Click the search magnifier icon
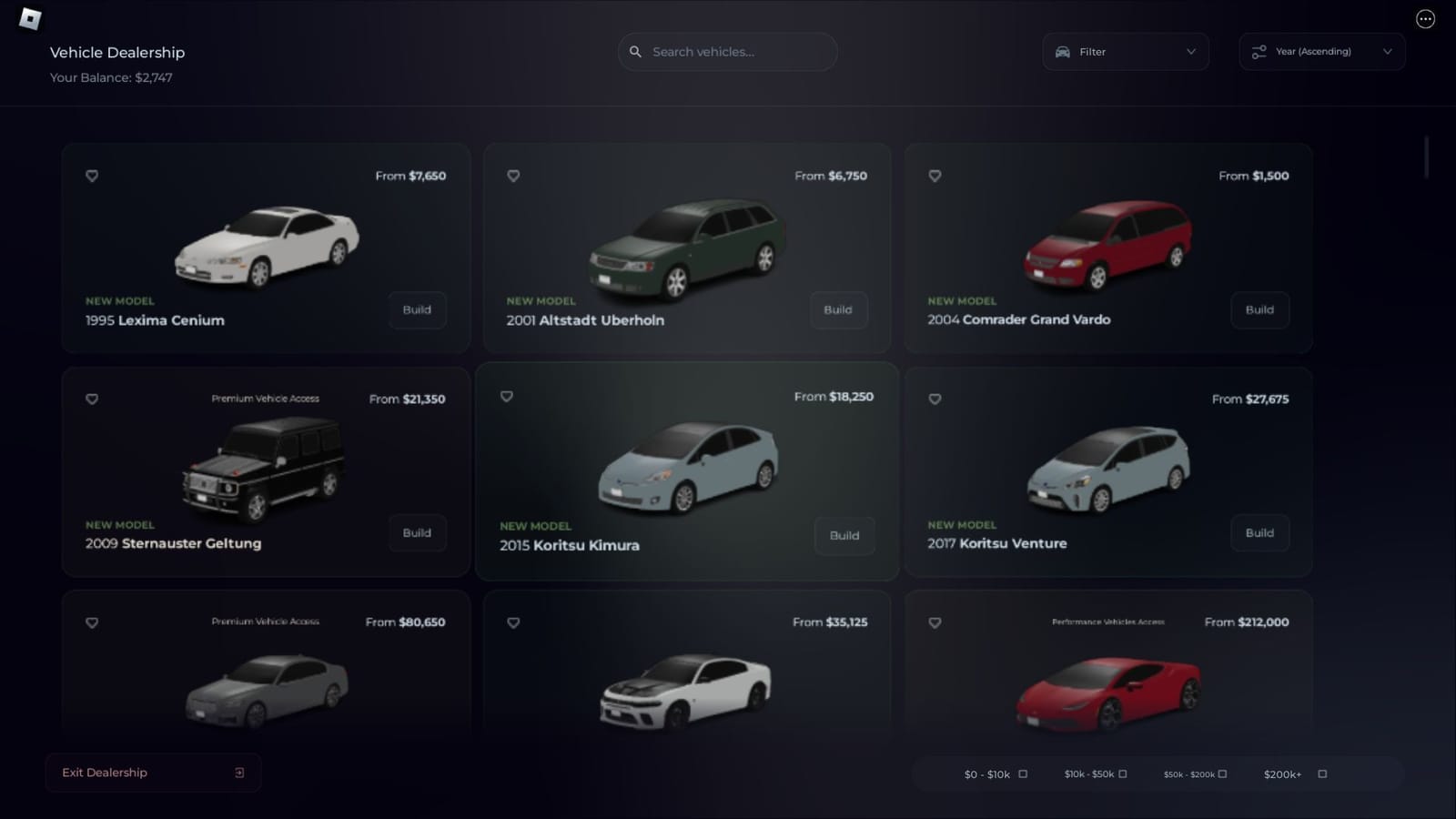1456x819 pixels. 635,52
